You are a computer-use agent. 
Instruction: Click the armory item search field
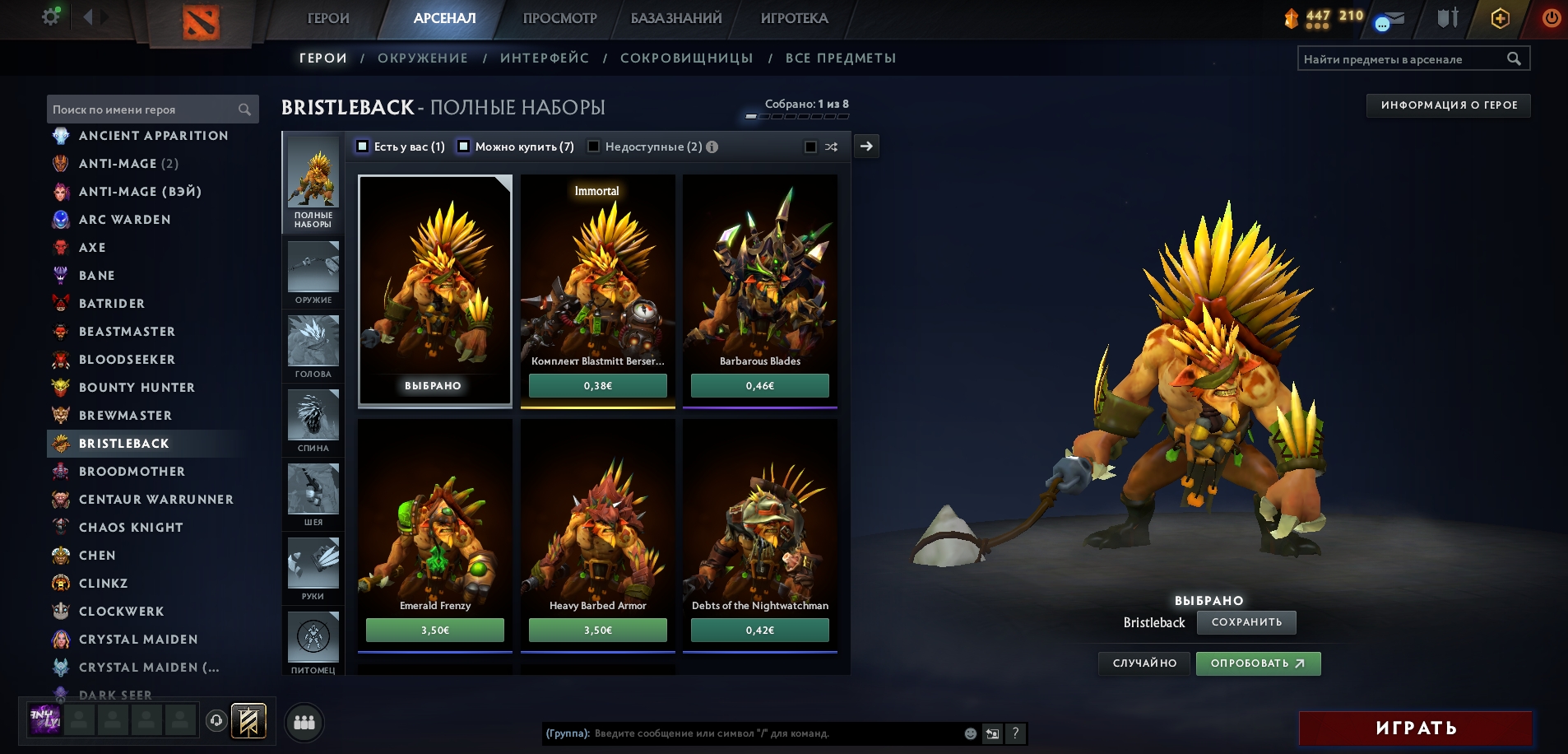pyautogui.click(x=1403, y=59)
